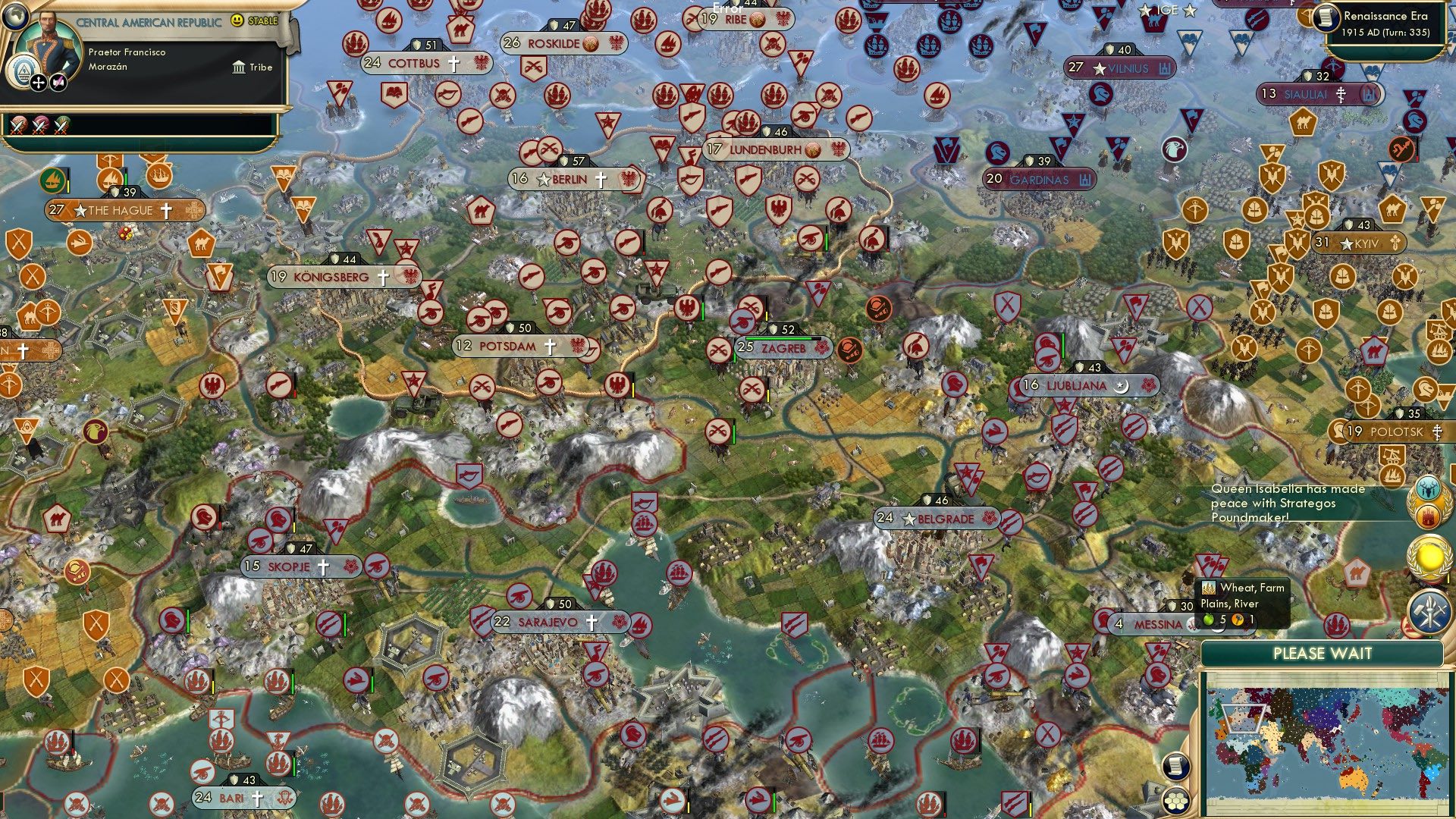Viewport: 1456px width, 819px height.
Task: Click the smiley STABLE happiness indicator
Action: 237,21
